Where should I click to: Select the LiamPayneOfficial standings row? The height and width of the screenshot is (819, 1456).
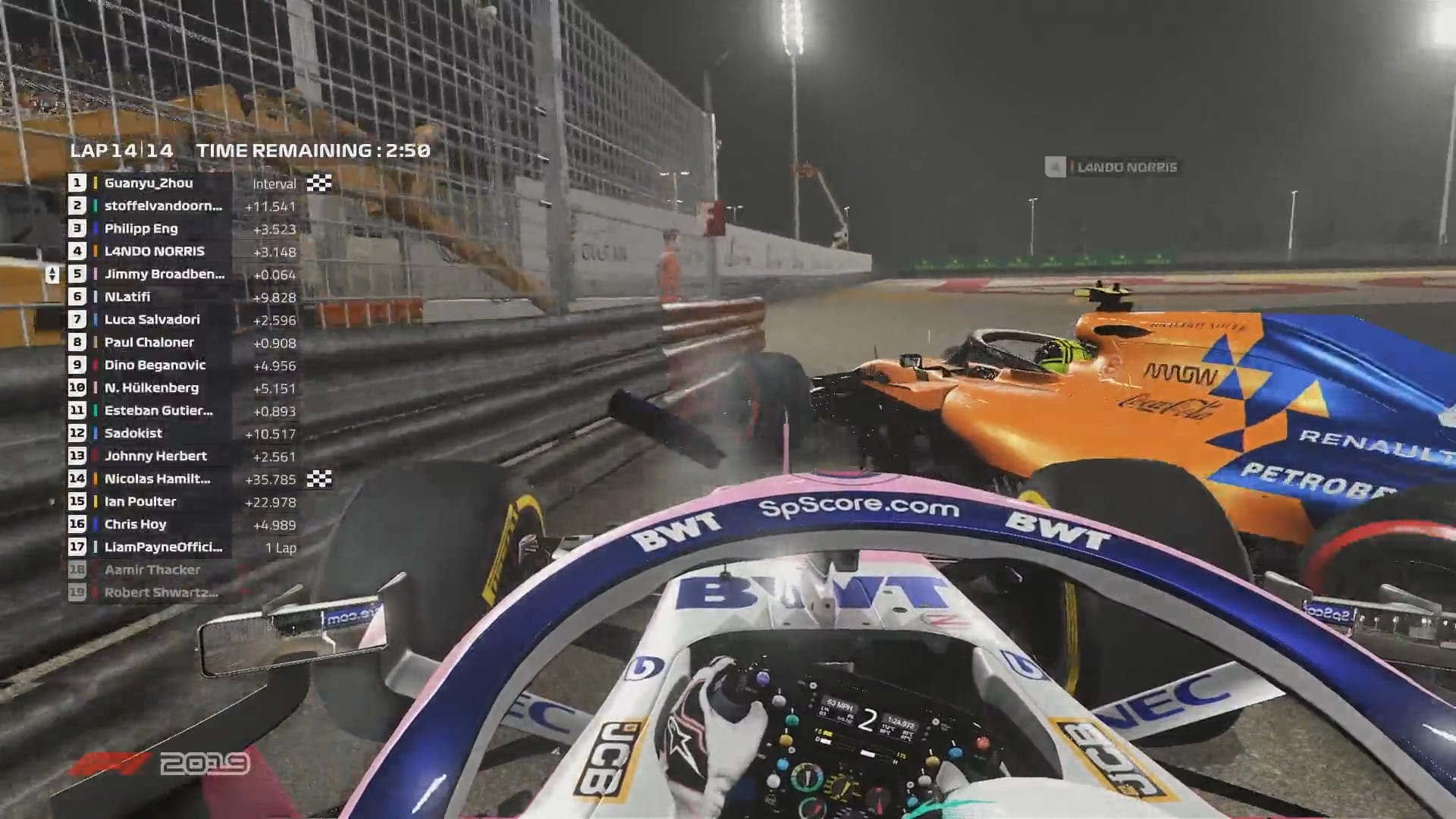click(164, 547)
